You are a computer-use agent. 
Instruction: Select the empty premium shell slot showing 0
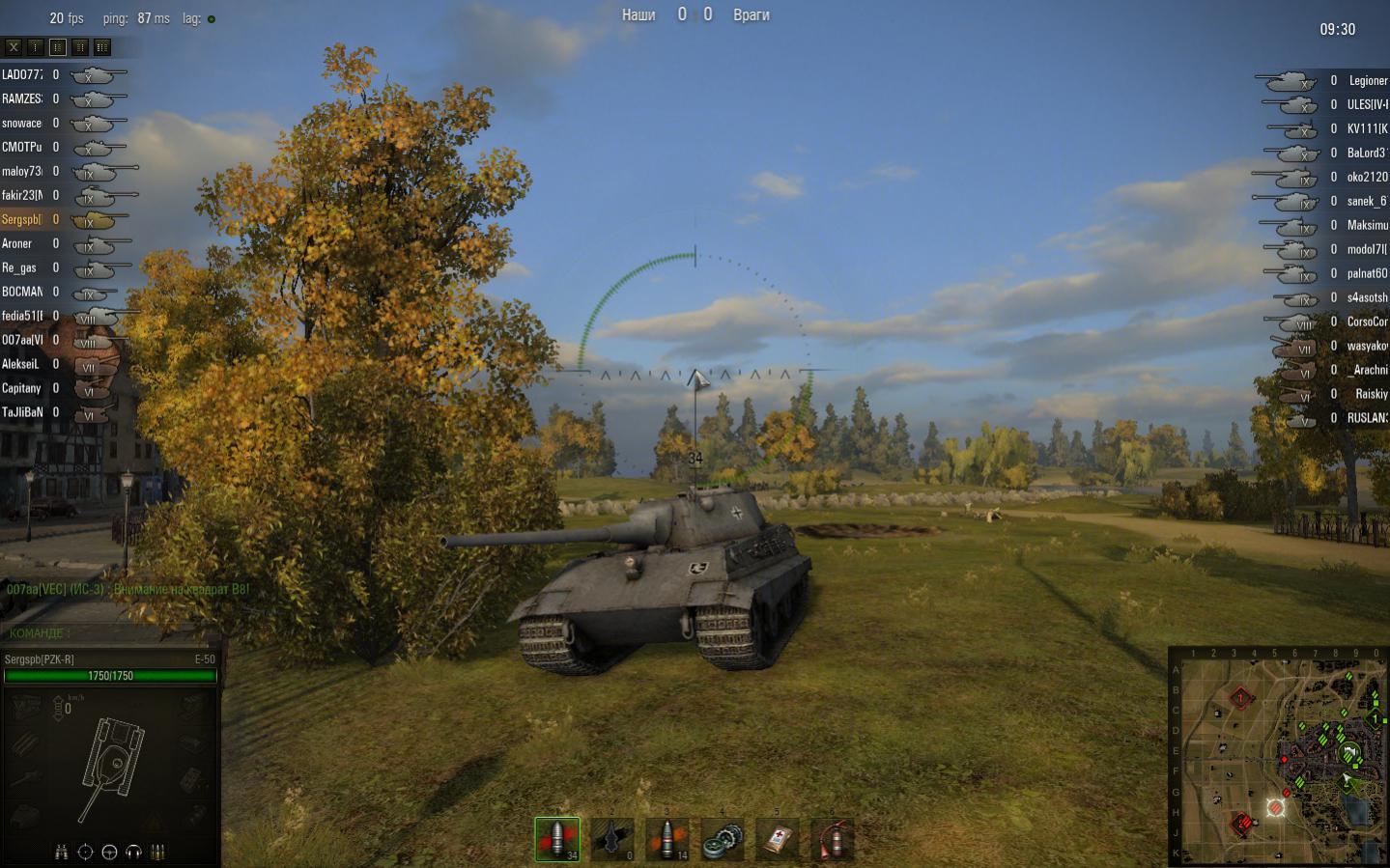(x=612, y=839)
